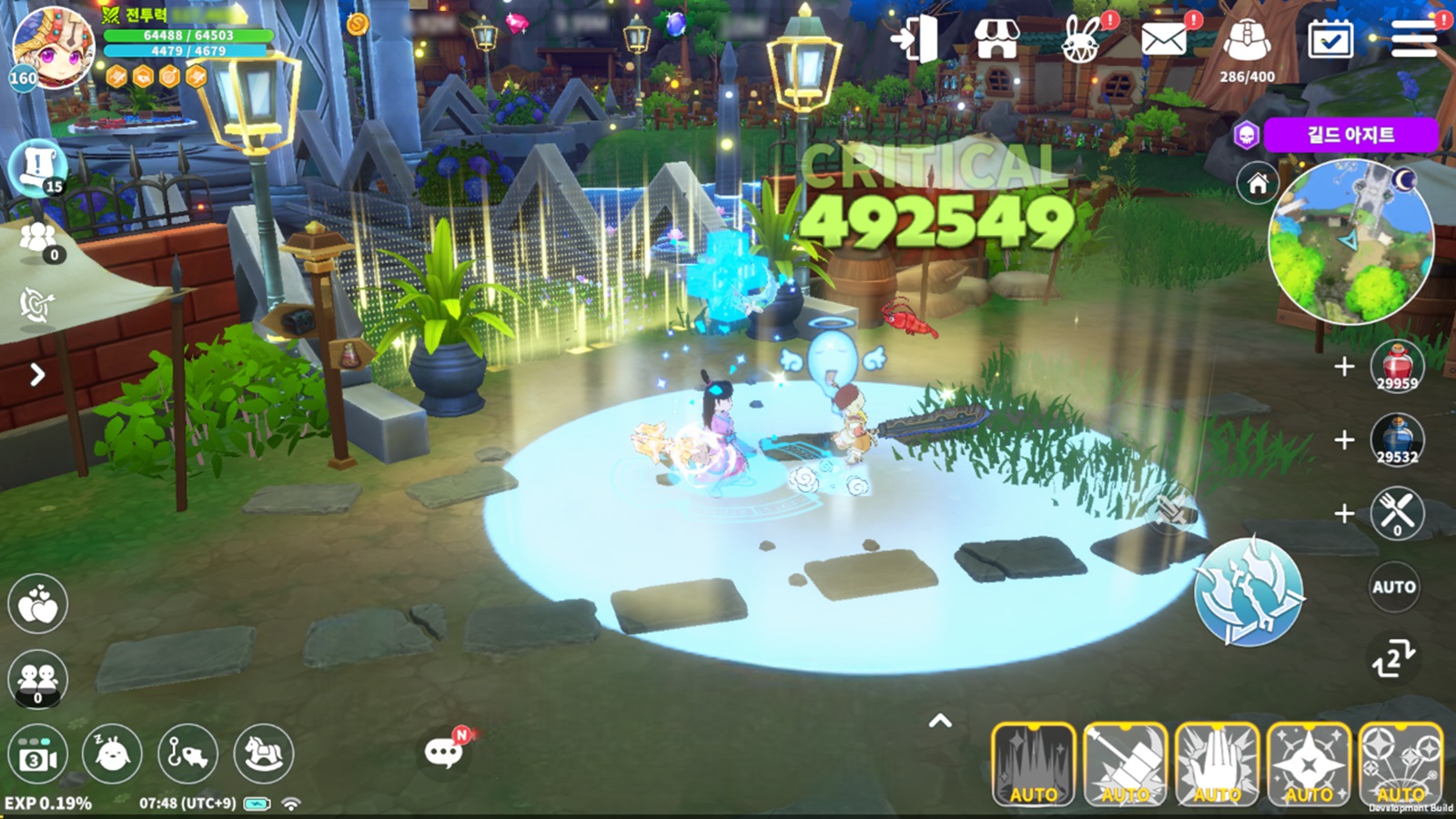Activate the main axe attack button
The width and height of the screenshot is (1456, 819).
1249,591
